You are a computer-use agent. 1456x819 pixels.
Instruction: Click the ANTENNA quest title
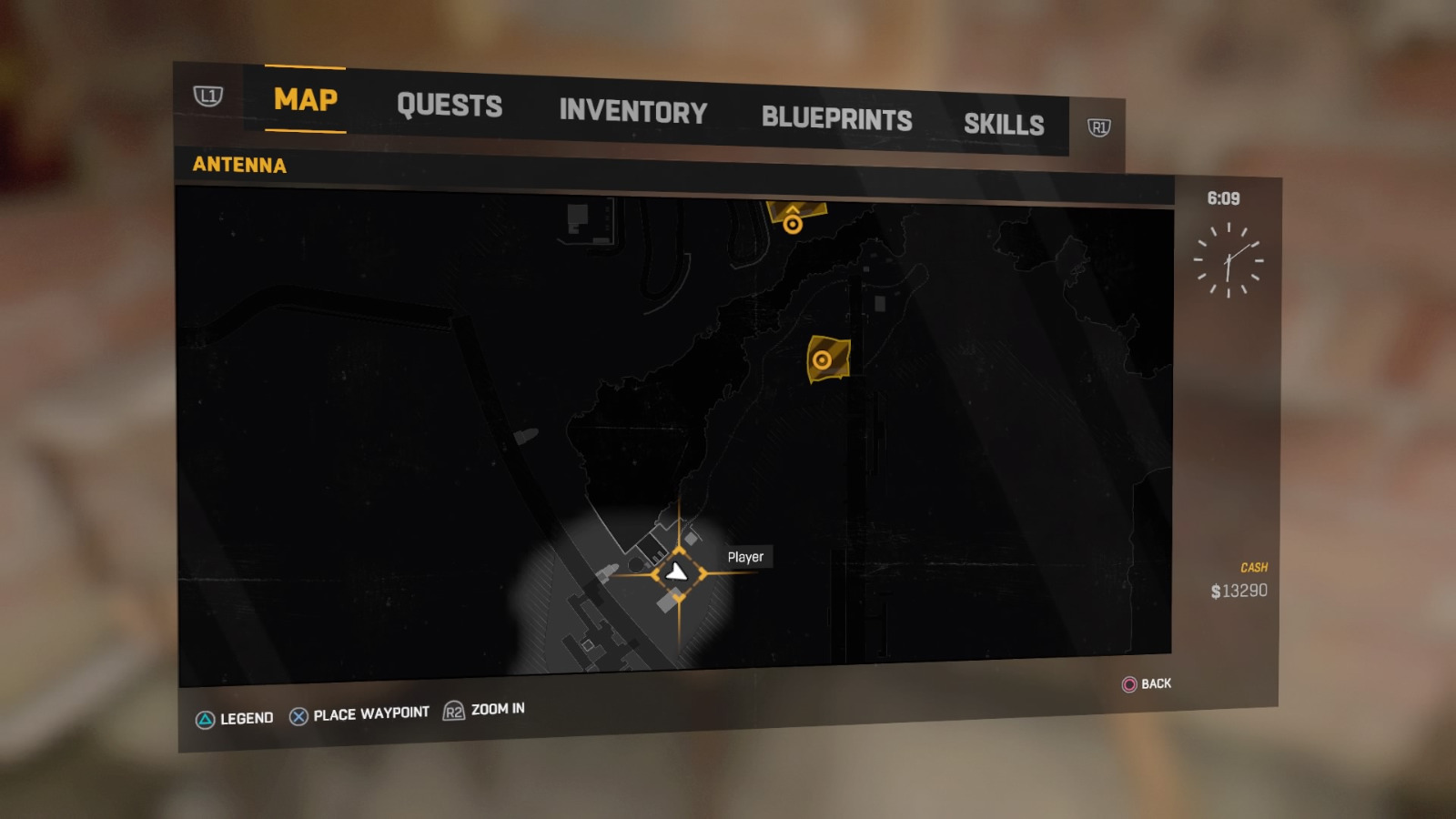[239, 166]
